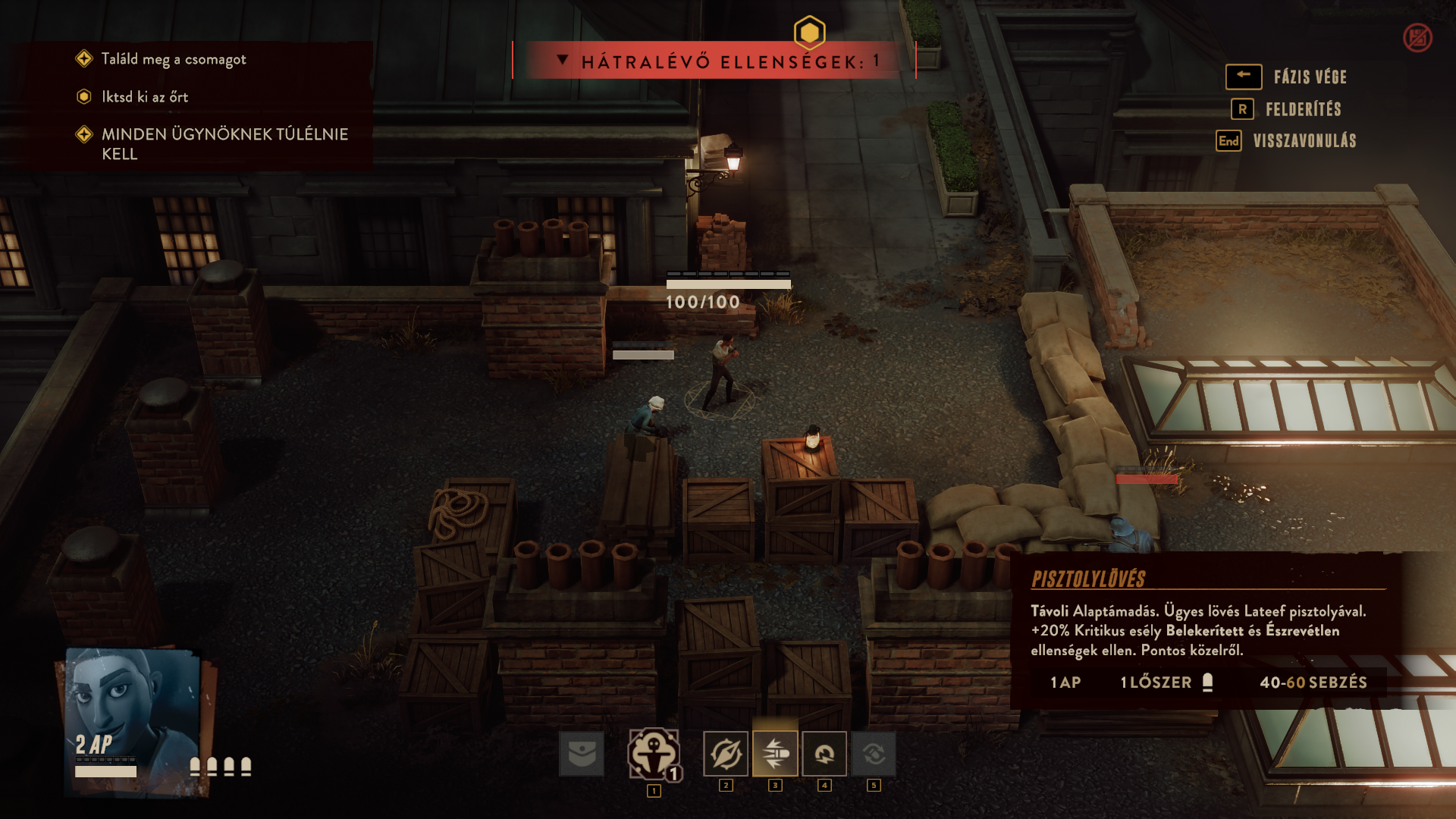
Task: Click the gold hexagon objective marker
Action: [x=809, y=33]
